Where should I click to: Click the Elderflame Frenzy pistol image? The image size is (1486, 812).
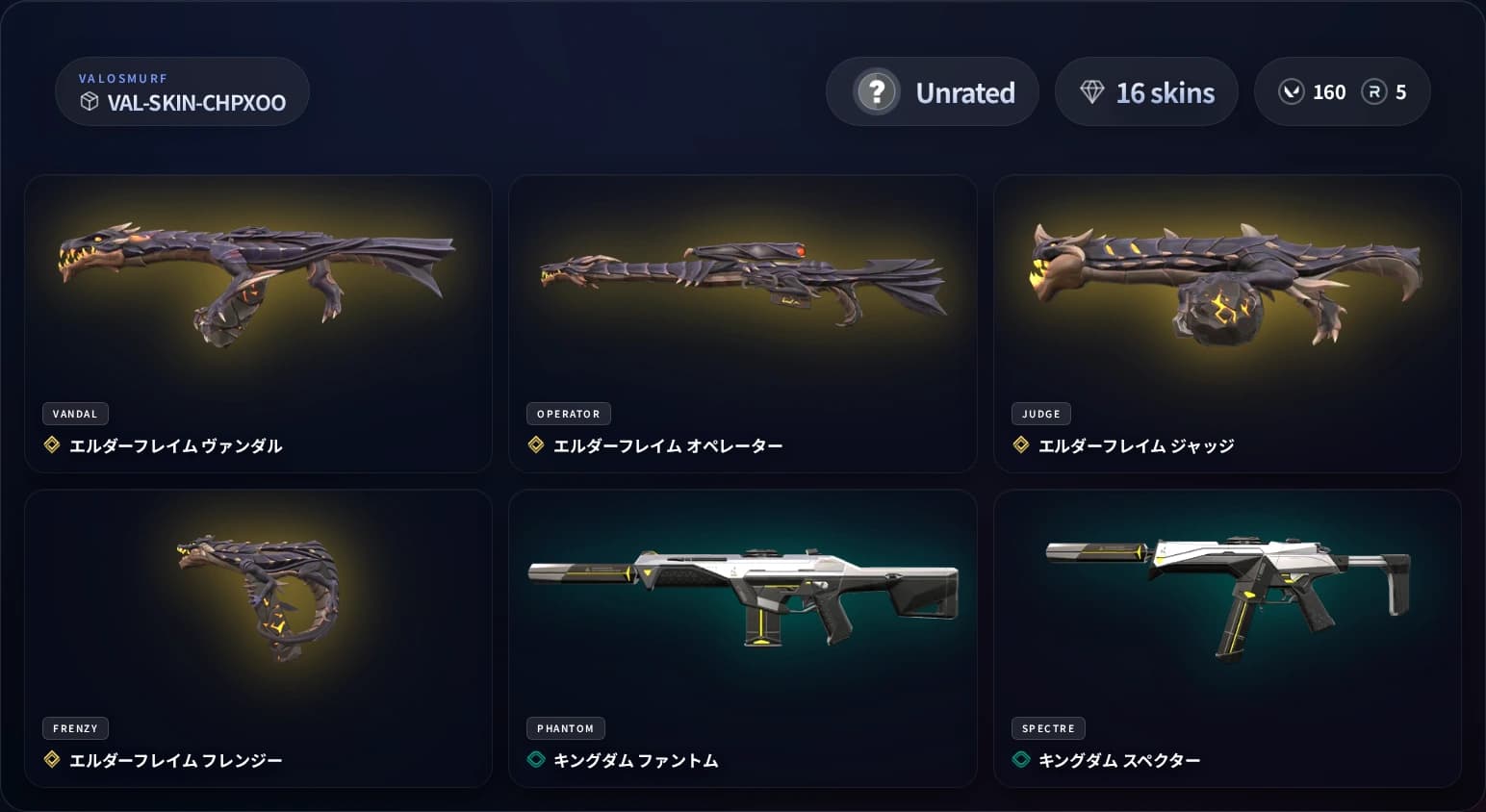(x=258, y=596)
